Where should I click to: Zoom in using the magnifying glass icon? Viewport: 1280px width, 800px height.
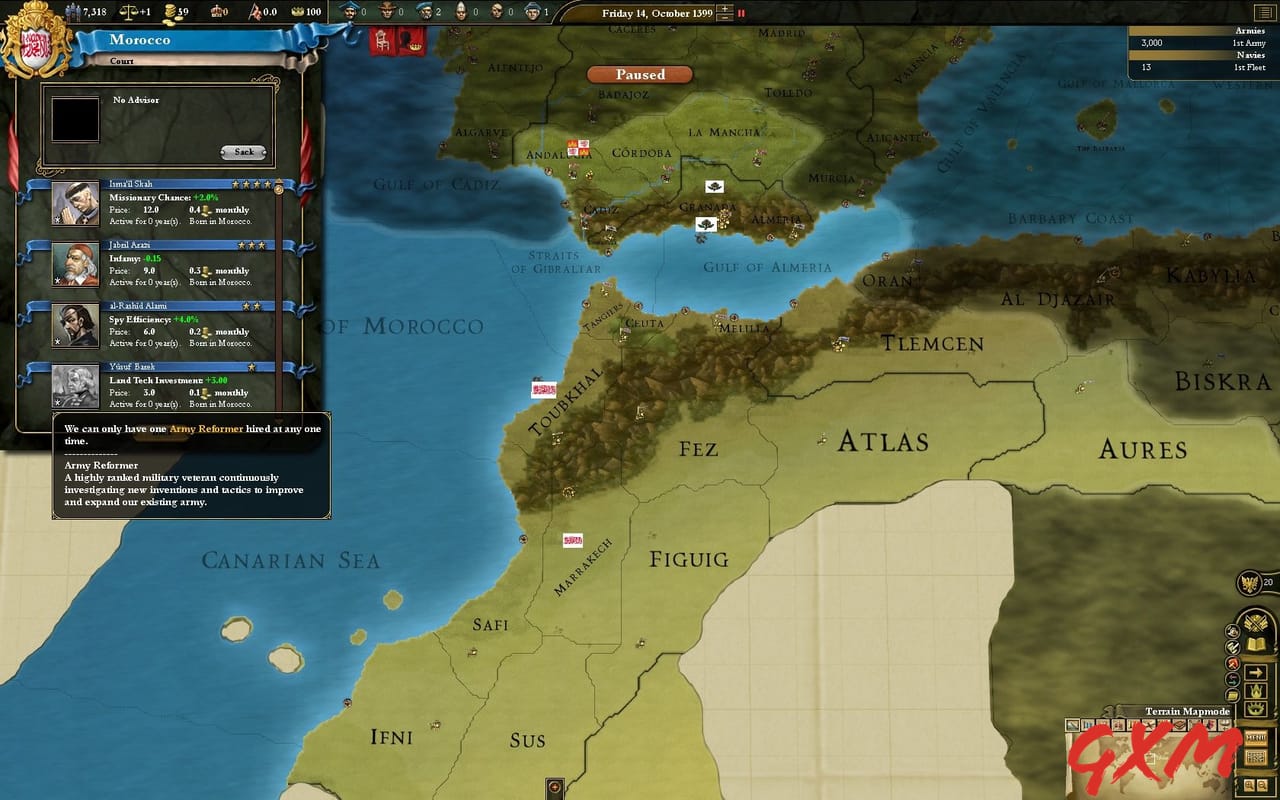point(1250,785)
